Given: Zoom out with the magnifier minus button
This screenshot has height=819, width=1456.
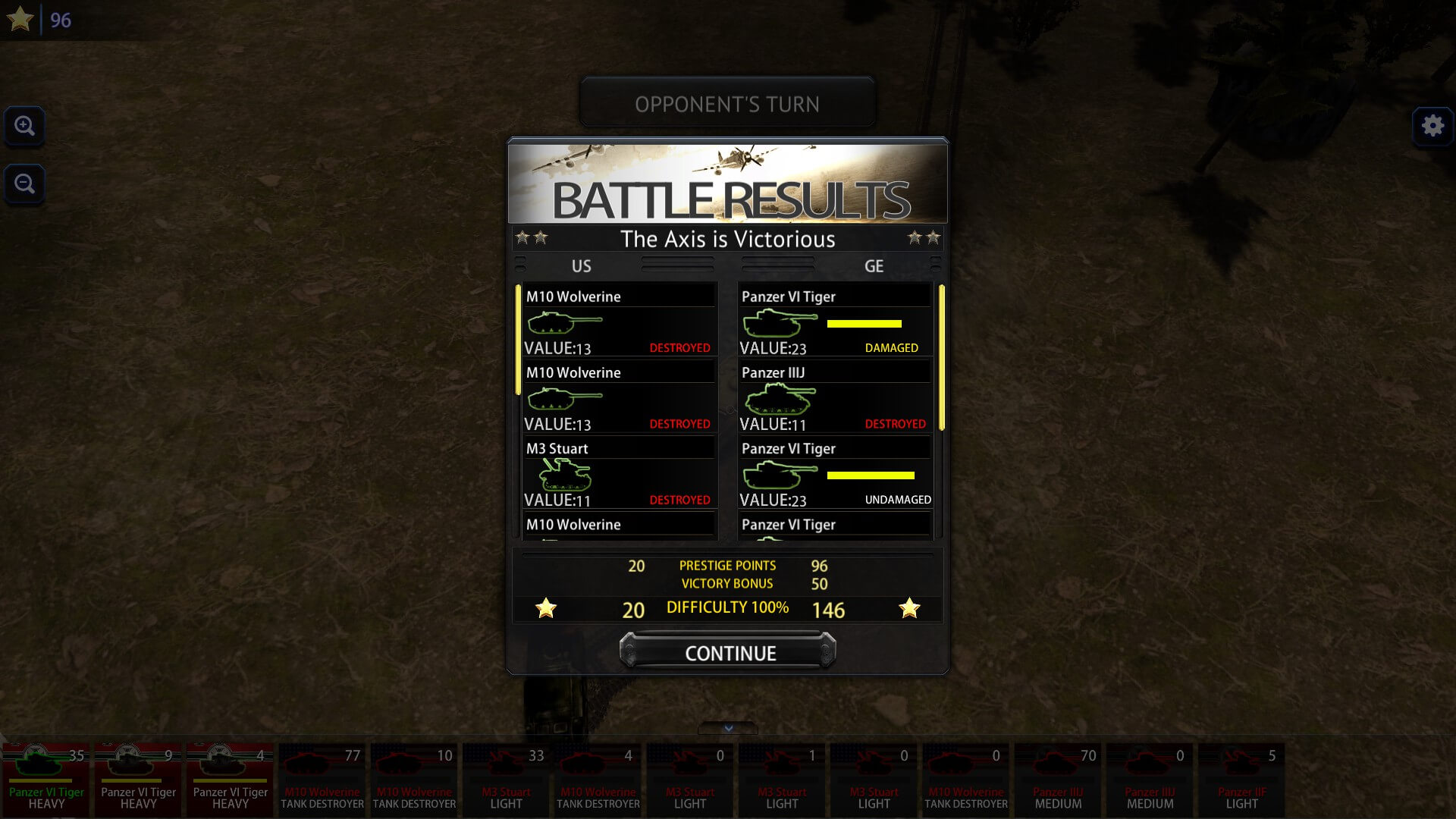Looking at the screenshot, I should click(24, 184).
